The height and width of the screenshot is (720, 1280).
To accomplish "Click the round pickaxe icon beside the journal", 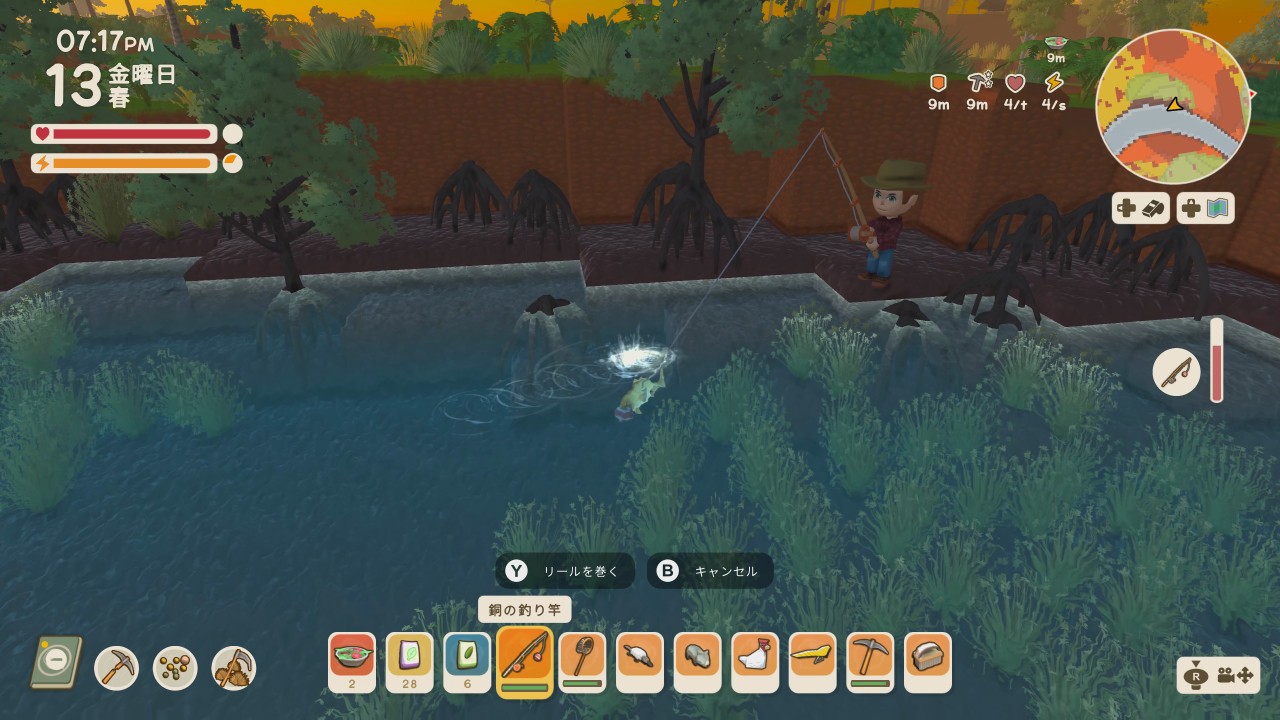I will pos(117,668).
